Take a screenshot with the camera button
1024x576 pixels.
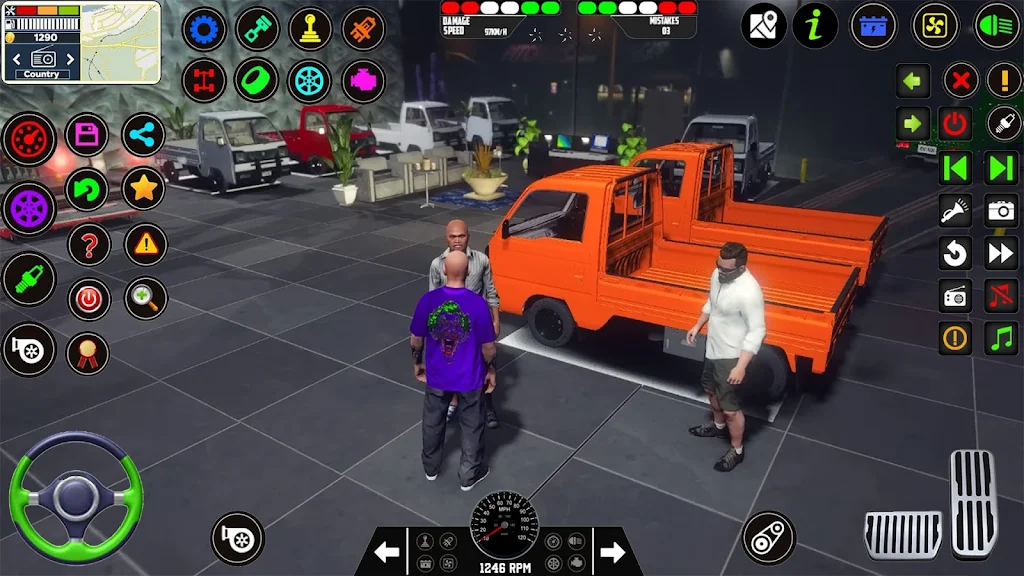tap(1001, 209)
